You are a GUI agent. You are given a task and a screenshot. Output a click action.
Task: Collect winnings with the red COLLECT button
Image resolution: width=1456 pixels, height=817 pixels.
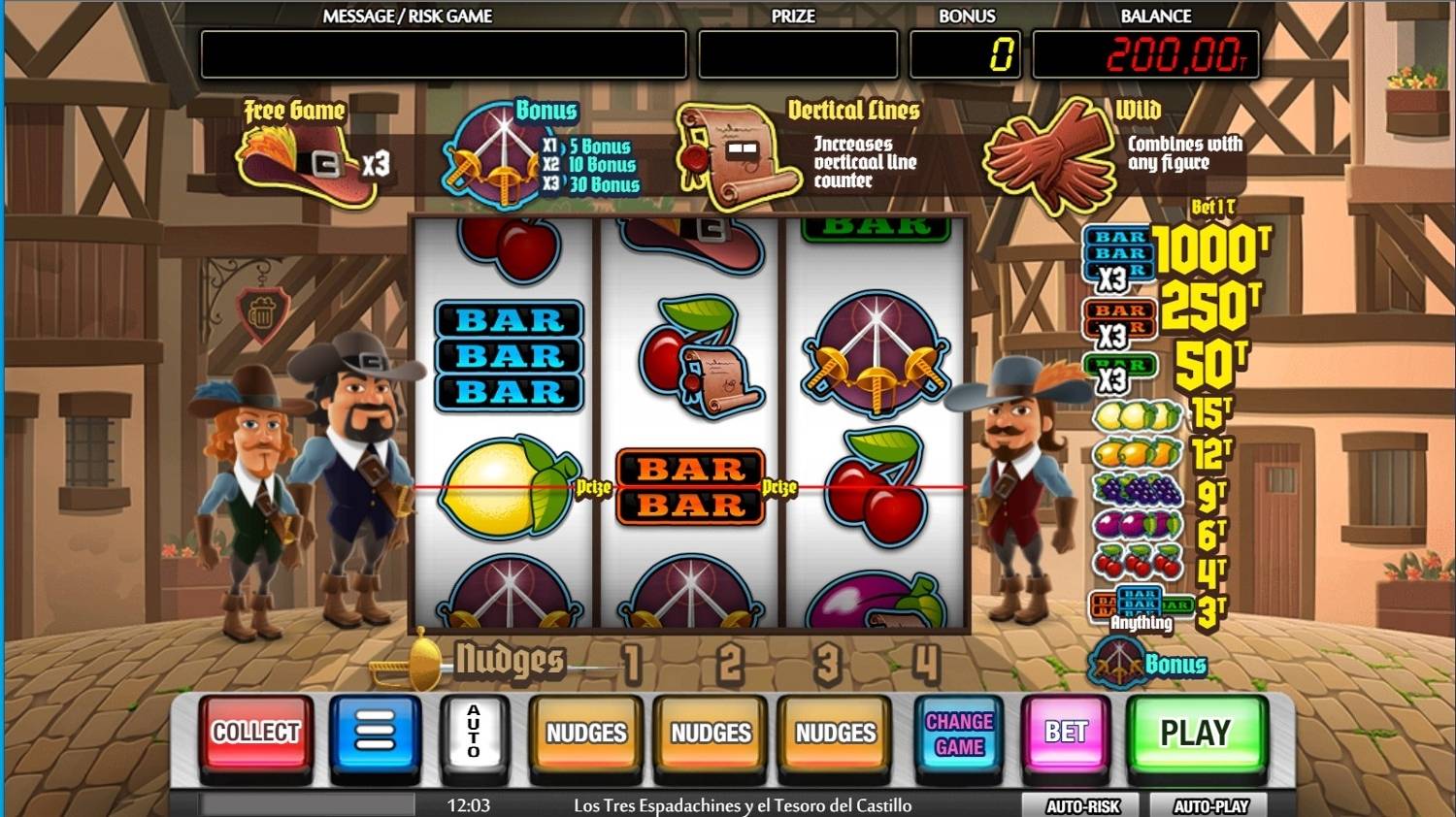[x=256, y=734]
